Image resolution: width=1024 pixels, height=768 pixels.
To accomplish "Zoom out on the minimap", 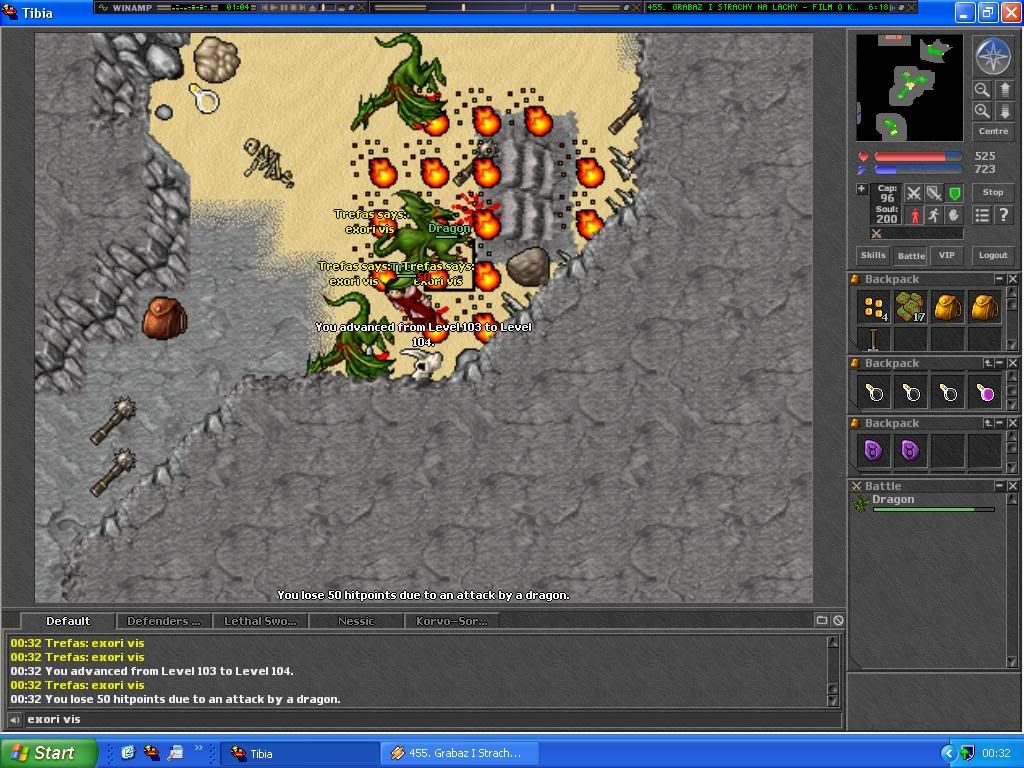I will pyautogui.click(x=982, y=90).
